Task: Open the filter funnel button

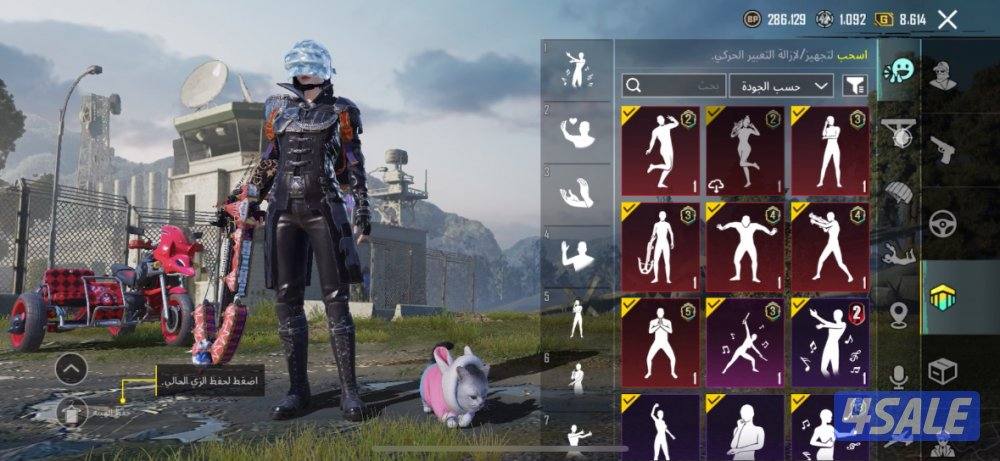Action: pyautogui.click(x=856, y=86)
